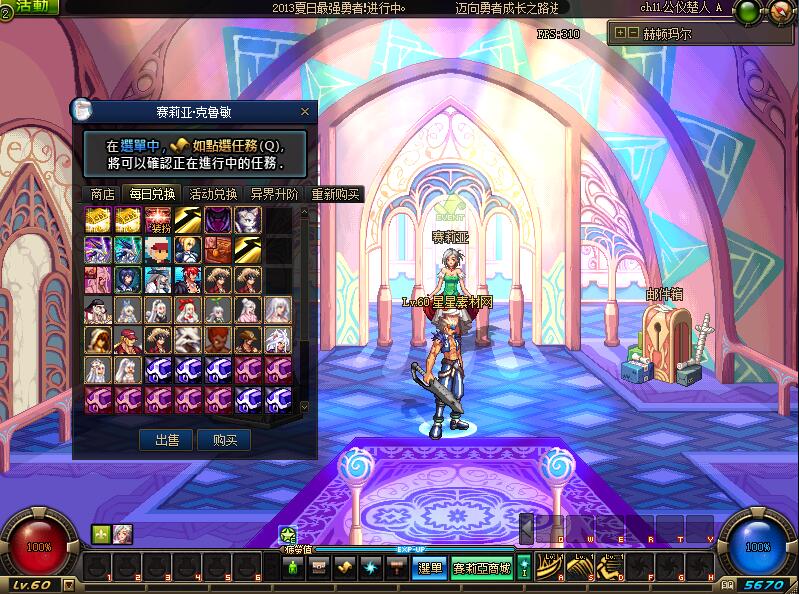Show the 异界升阶 tab

(x=273, y=194)
